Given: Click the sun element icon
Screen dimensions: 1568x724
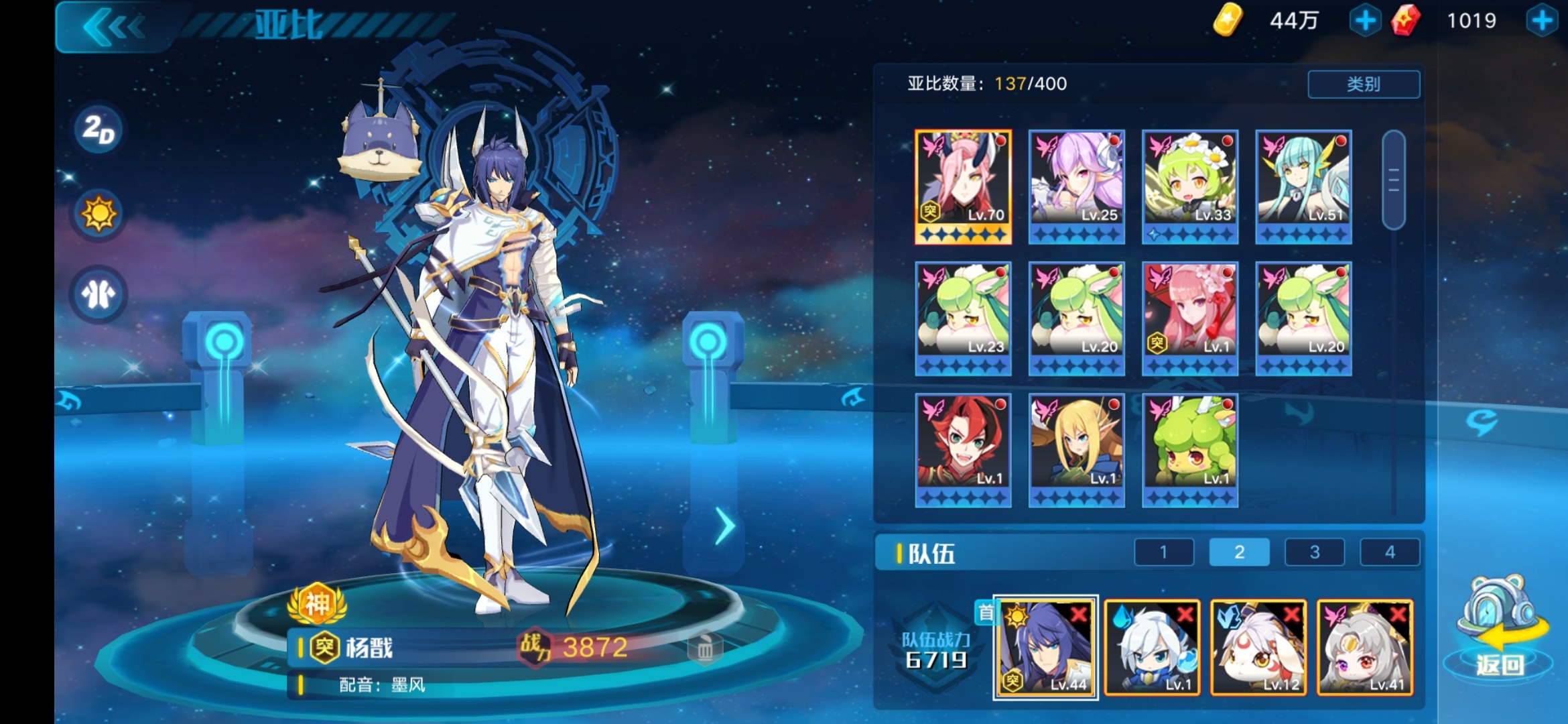Looking at the screenshot, I should [99, 214].
